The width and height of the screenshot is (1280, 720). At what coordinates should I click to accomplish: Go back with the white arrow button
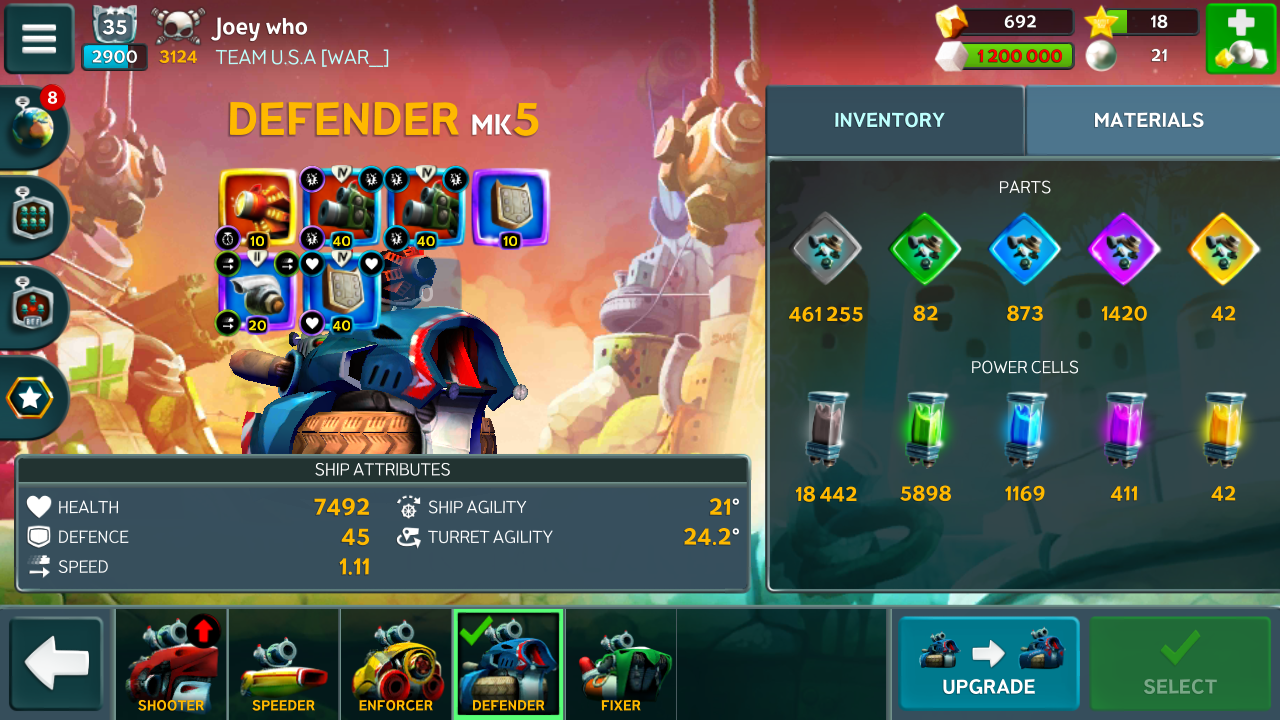coord(56,664)
